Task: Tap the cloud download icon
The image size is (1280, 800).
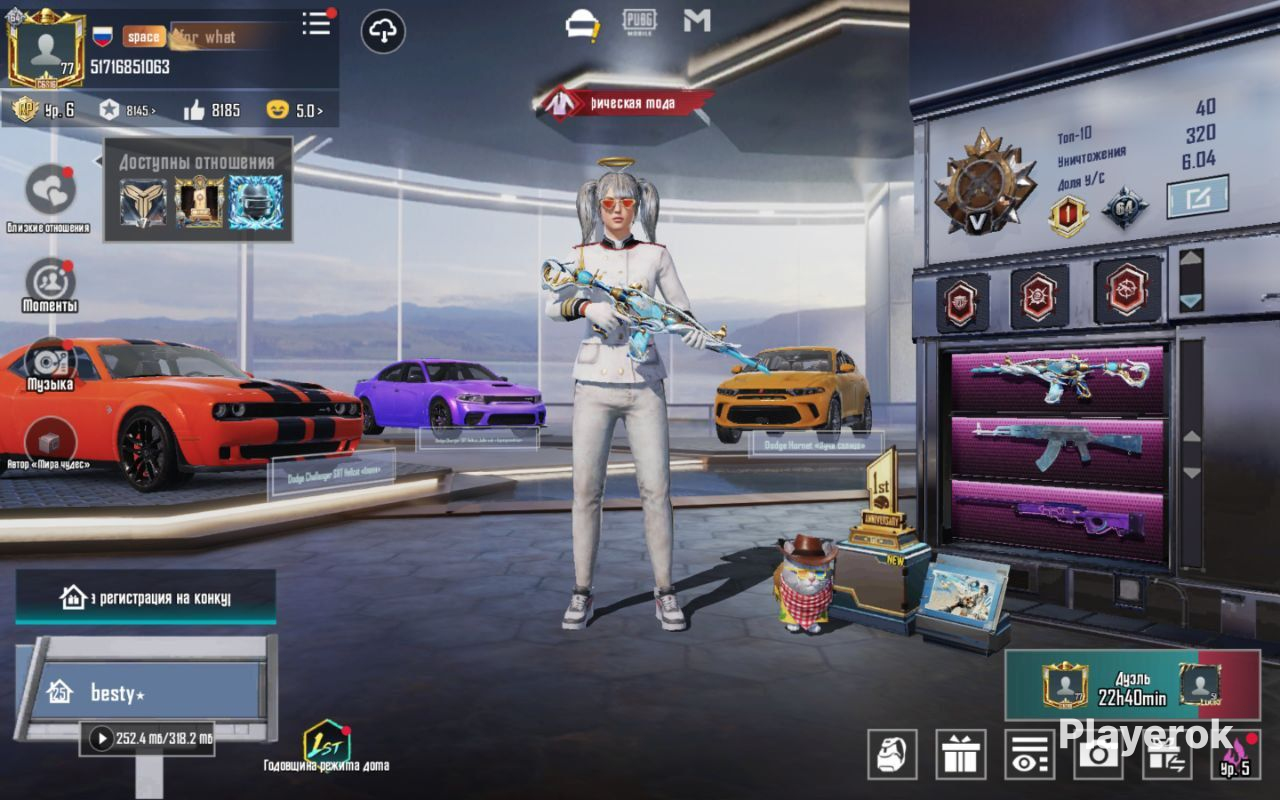Action: [382, 32]
